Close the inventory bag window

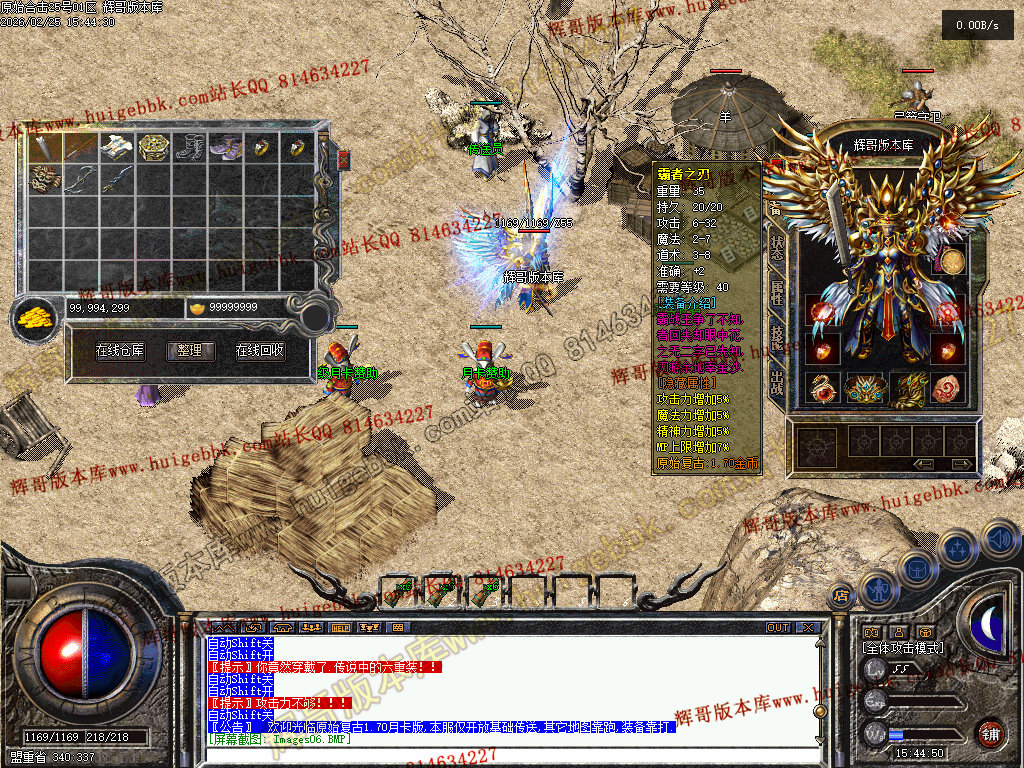click(x=344, y=160)
